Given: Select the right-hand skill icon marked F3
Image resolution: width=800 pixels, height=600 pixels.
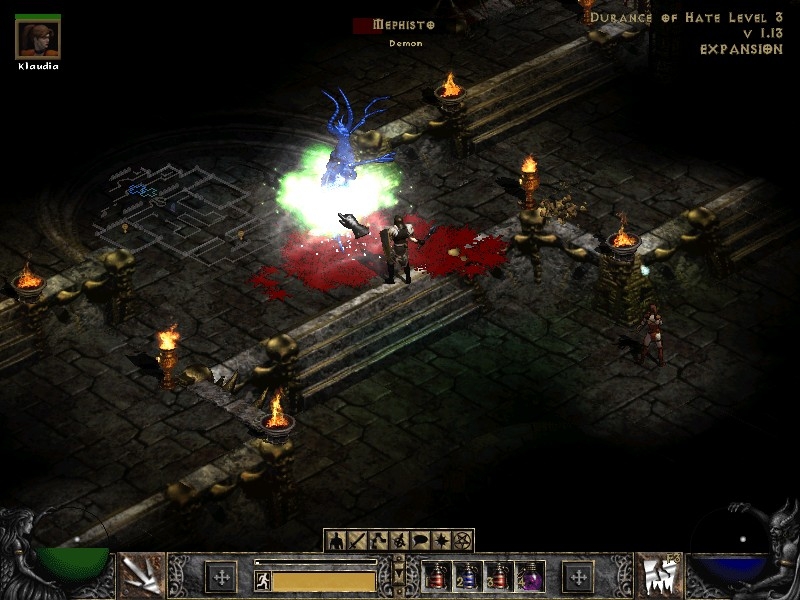Looking at the screenshot, I should tap(659, 576).
